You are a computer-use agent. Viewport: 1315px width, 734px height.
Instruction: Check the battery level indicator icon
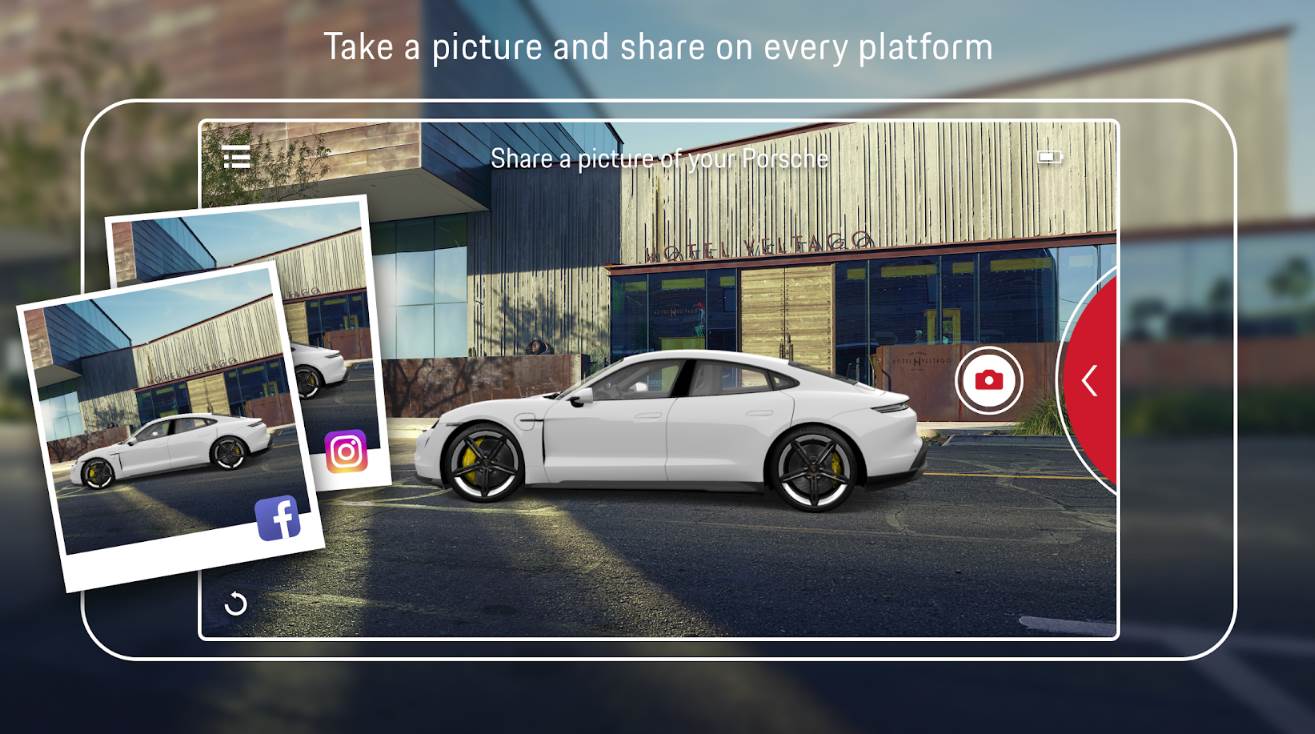coord(1048,157)
